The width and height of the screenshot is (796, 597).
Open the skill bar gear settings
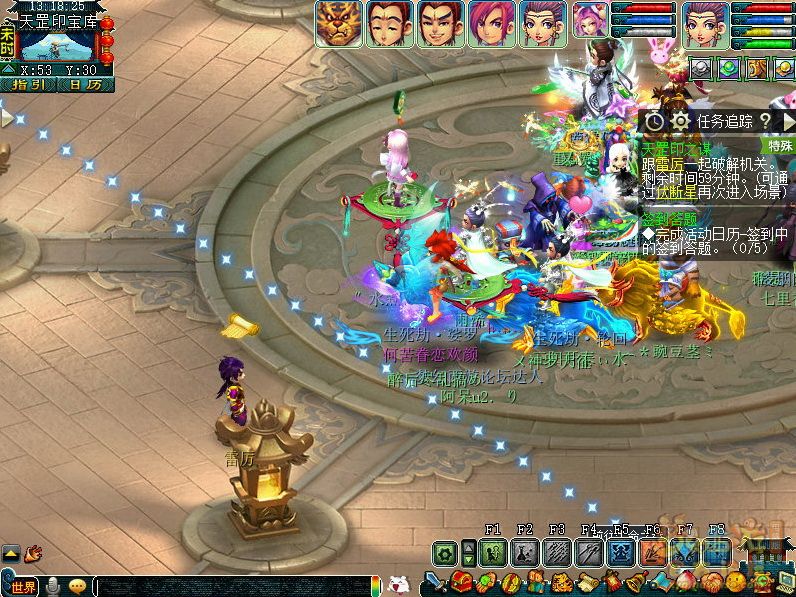pos(445,552)
